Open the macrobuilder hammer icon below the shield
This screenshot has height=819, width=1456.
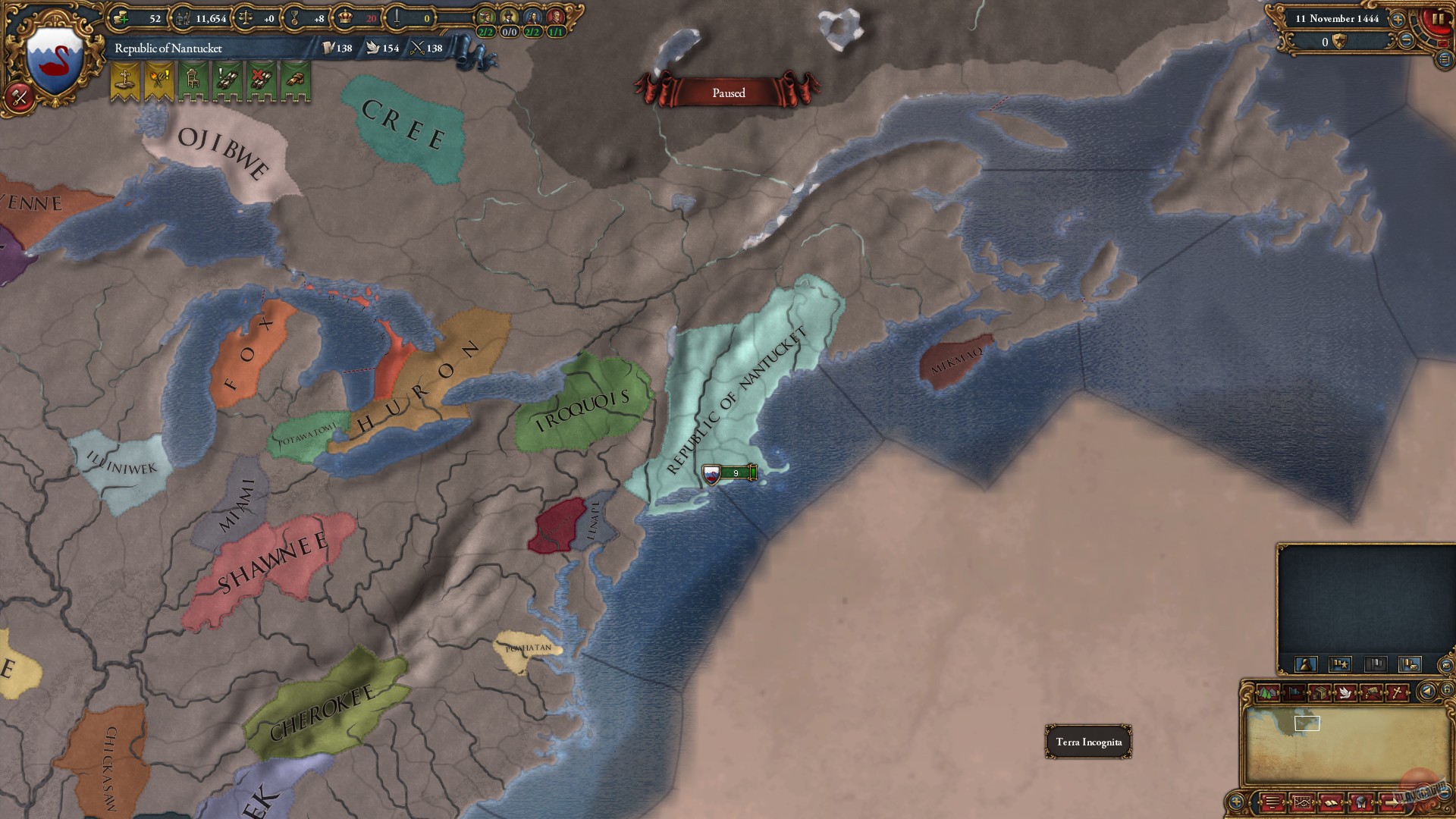[19, 97]
